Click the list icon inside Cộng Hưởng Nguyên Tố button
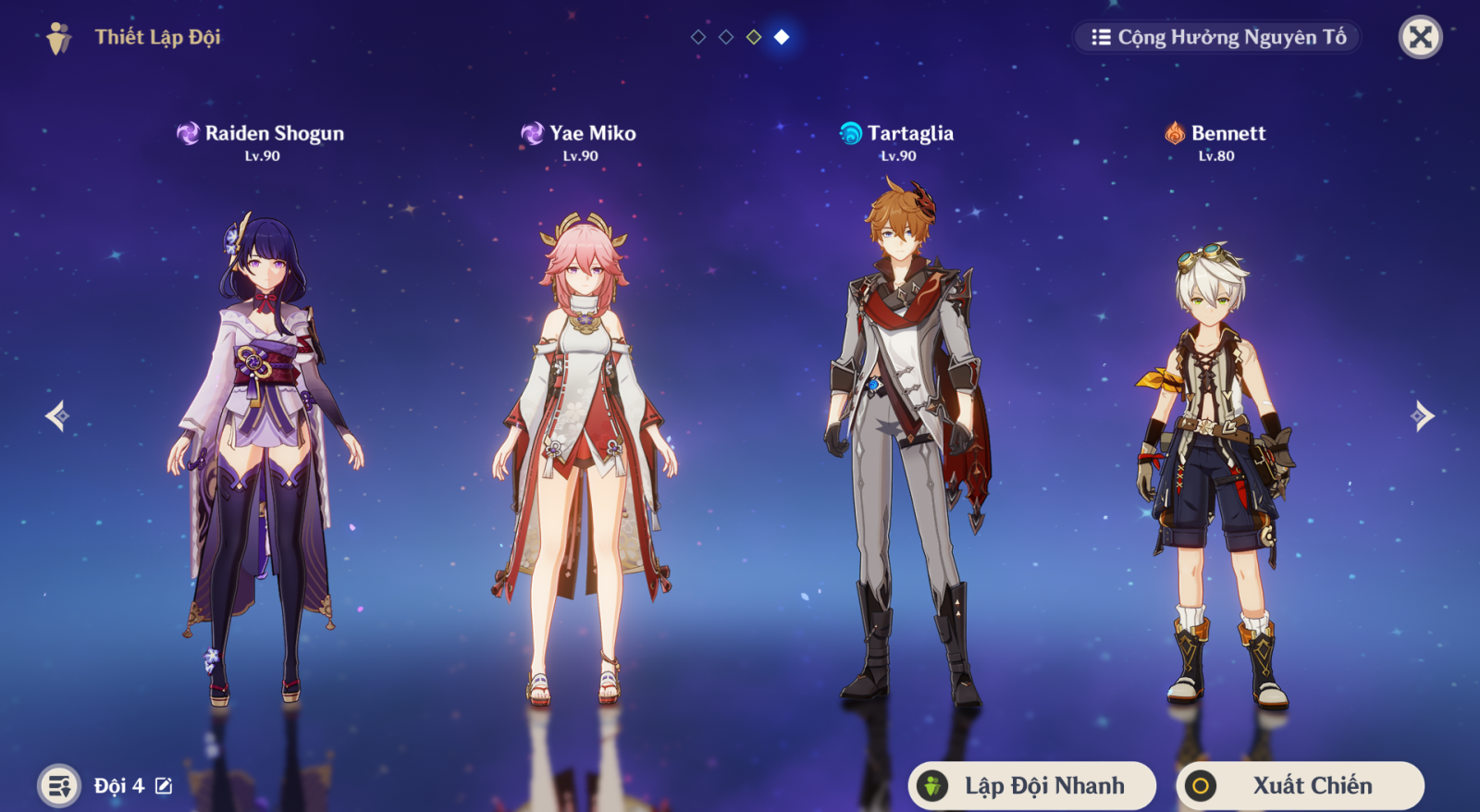Viewport: 1480px width, 812px height. (x=1100, y=38)
